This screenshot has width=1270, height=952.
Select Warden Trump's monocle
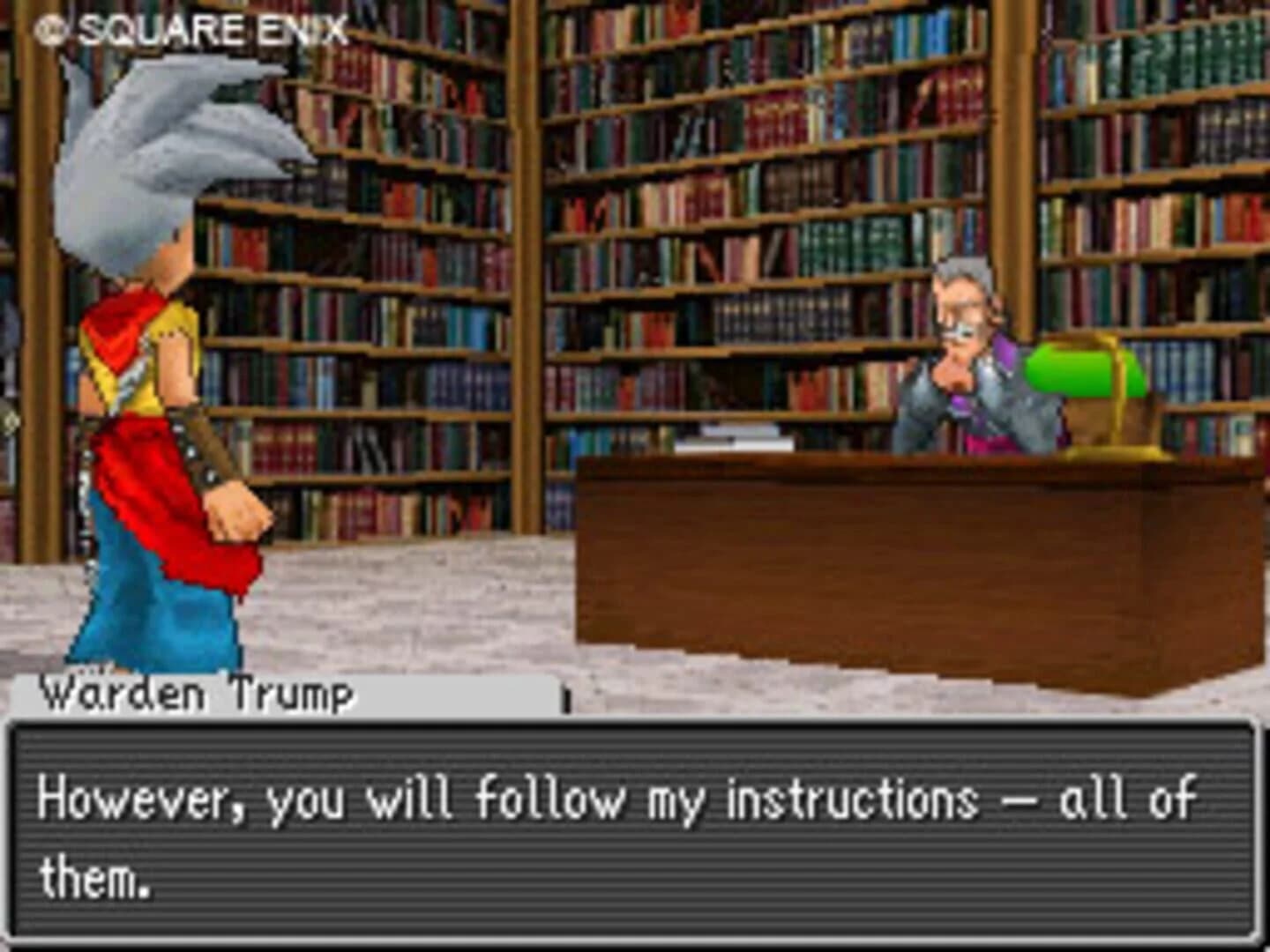tap(957, 328)
